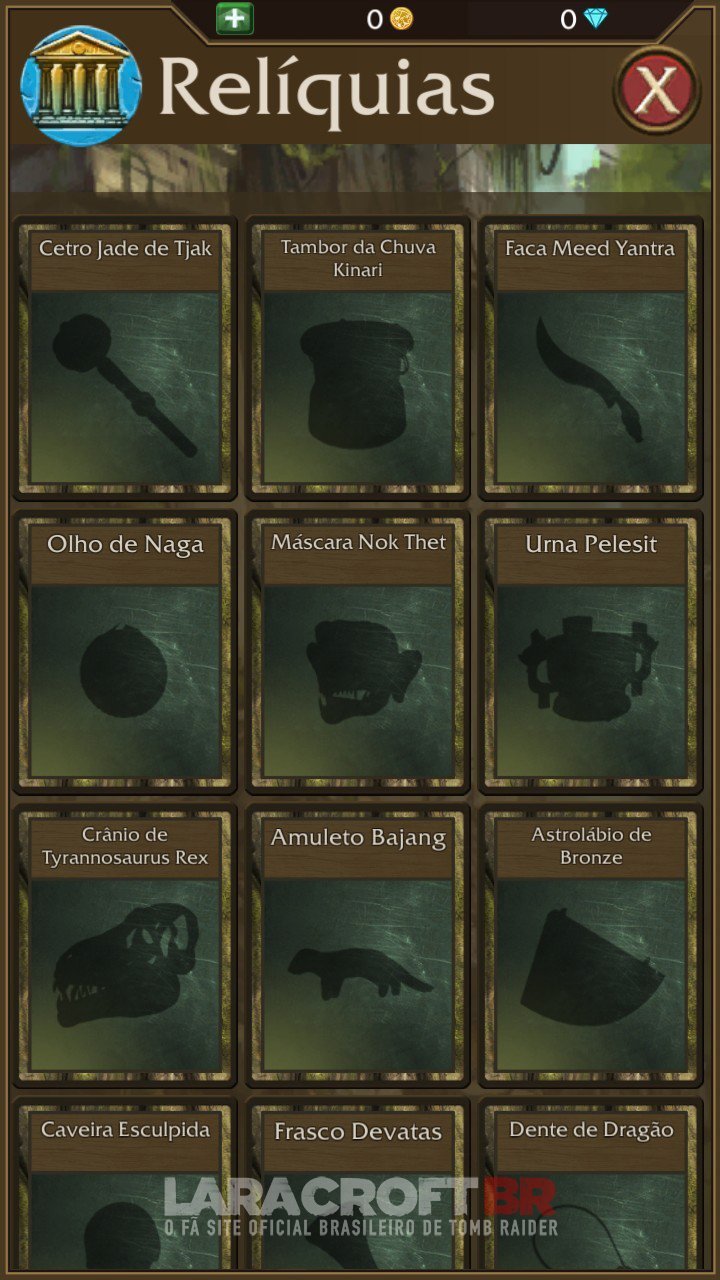View the Astrolábio de Bronze relic
Image resolution: width=720 pixels, height=1280 pixels.
pyautogui.click(x=590, y=945)
